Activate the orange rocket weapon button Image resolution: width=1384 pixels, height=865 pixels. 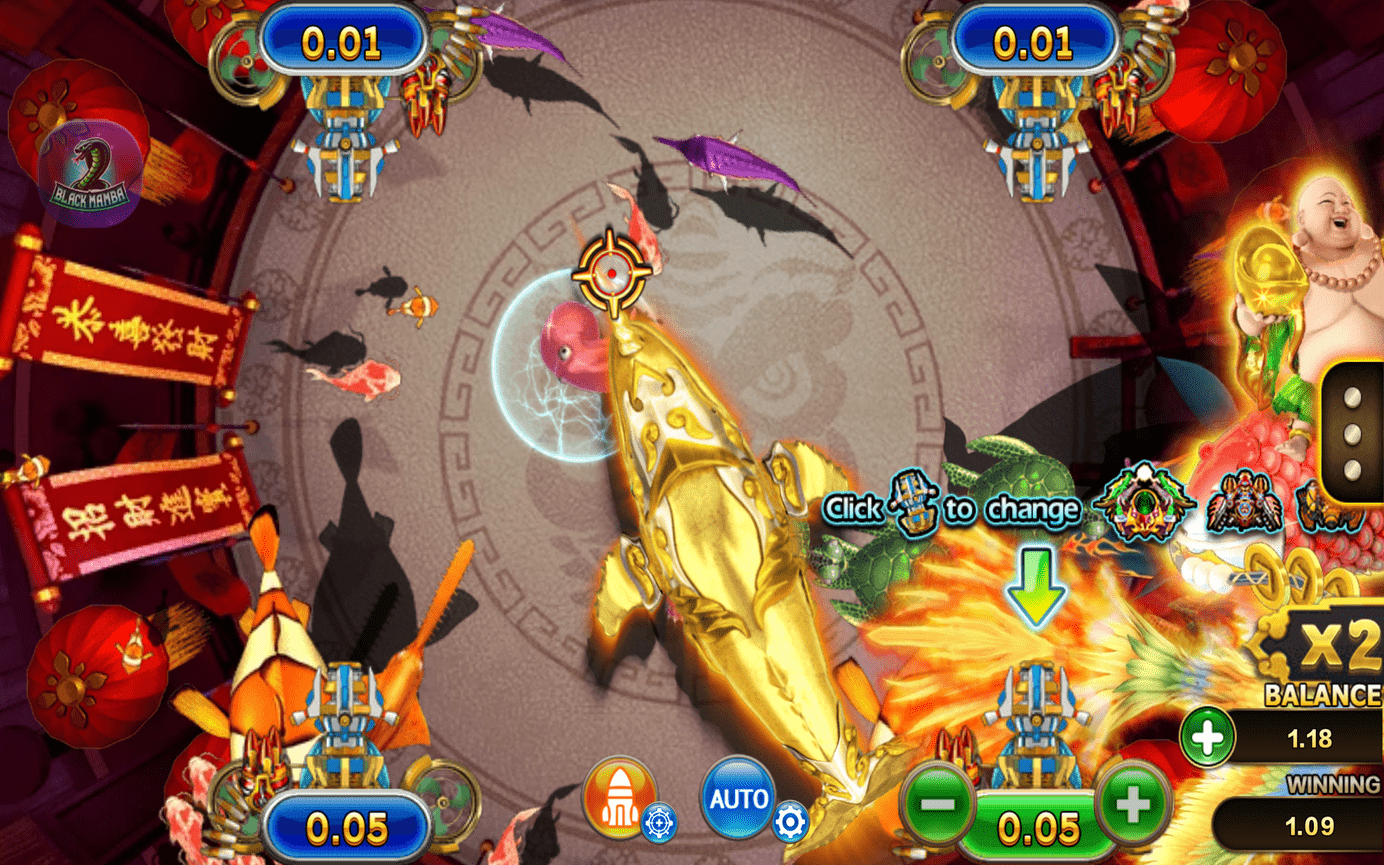pos(618,797)
